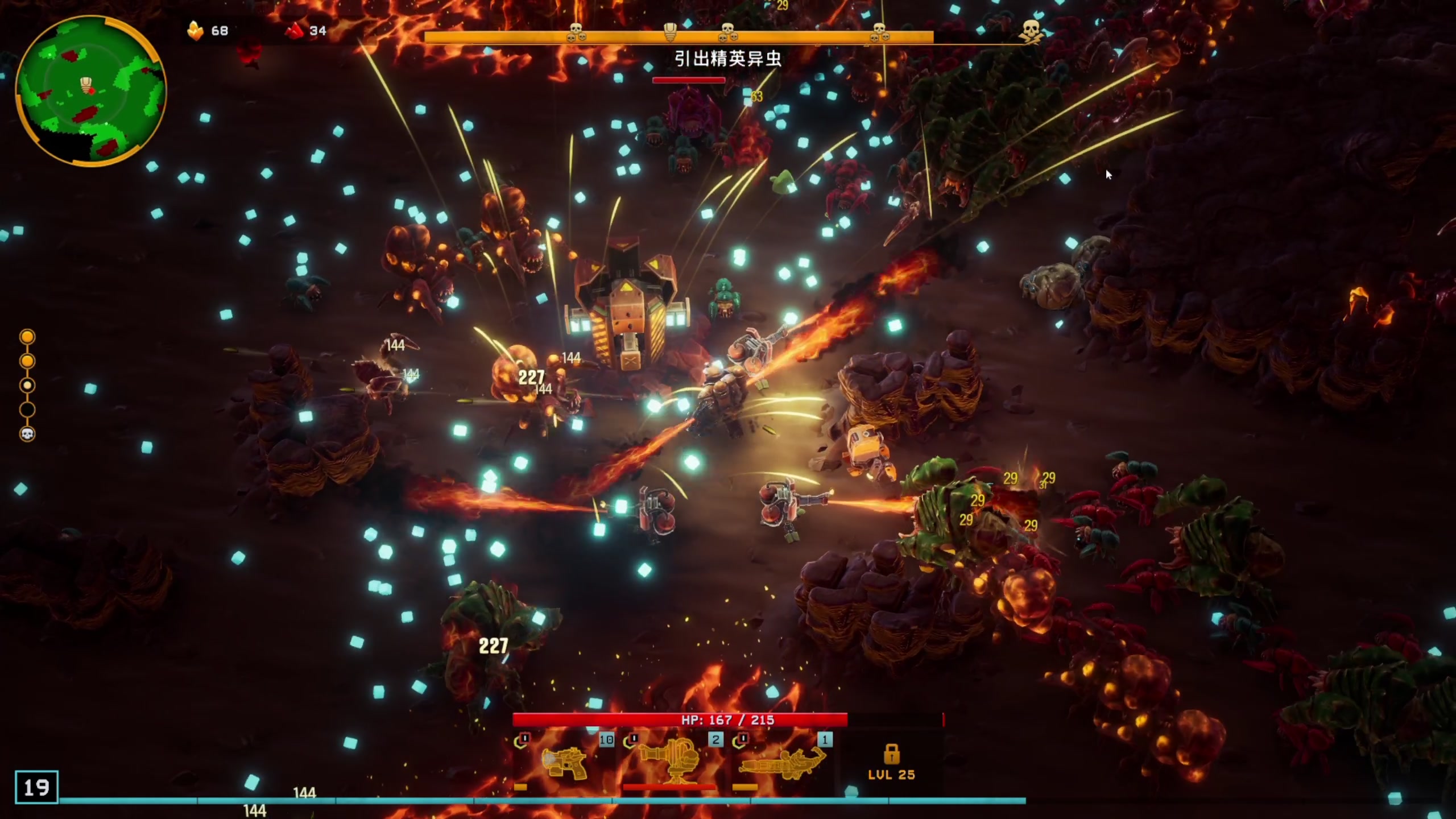Click the circular green minimap
Viewport: 1456px width, 819px height.
91,91
